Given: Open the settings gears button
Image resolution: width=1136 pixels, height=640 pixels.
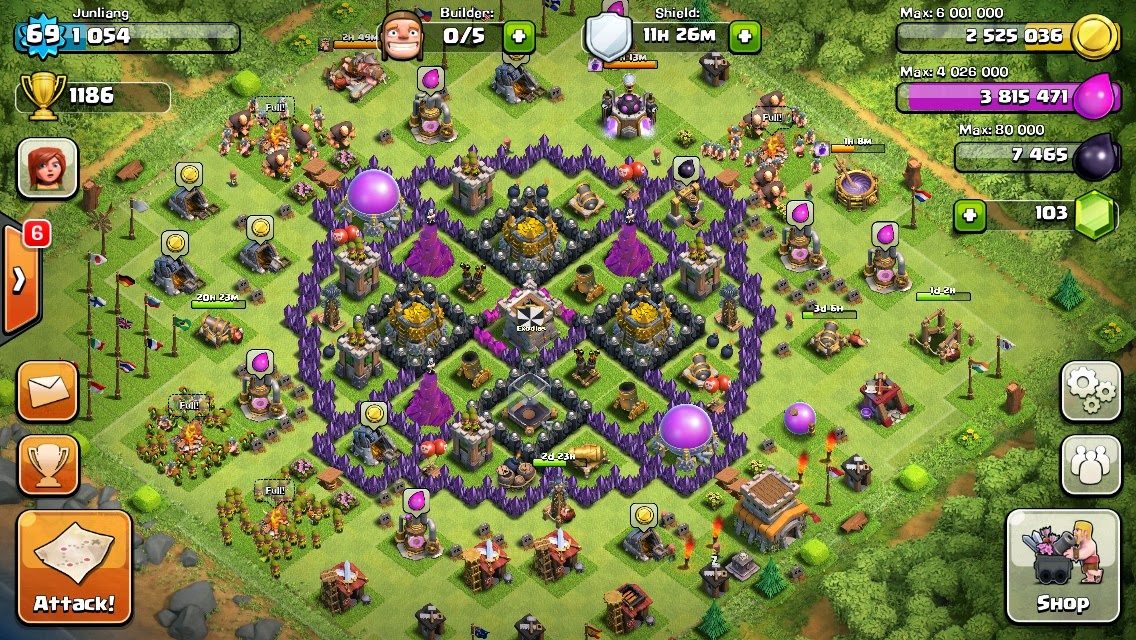Looking at the screenshot, I should tap(1090, 390).
